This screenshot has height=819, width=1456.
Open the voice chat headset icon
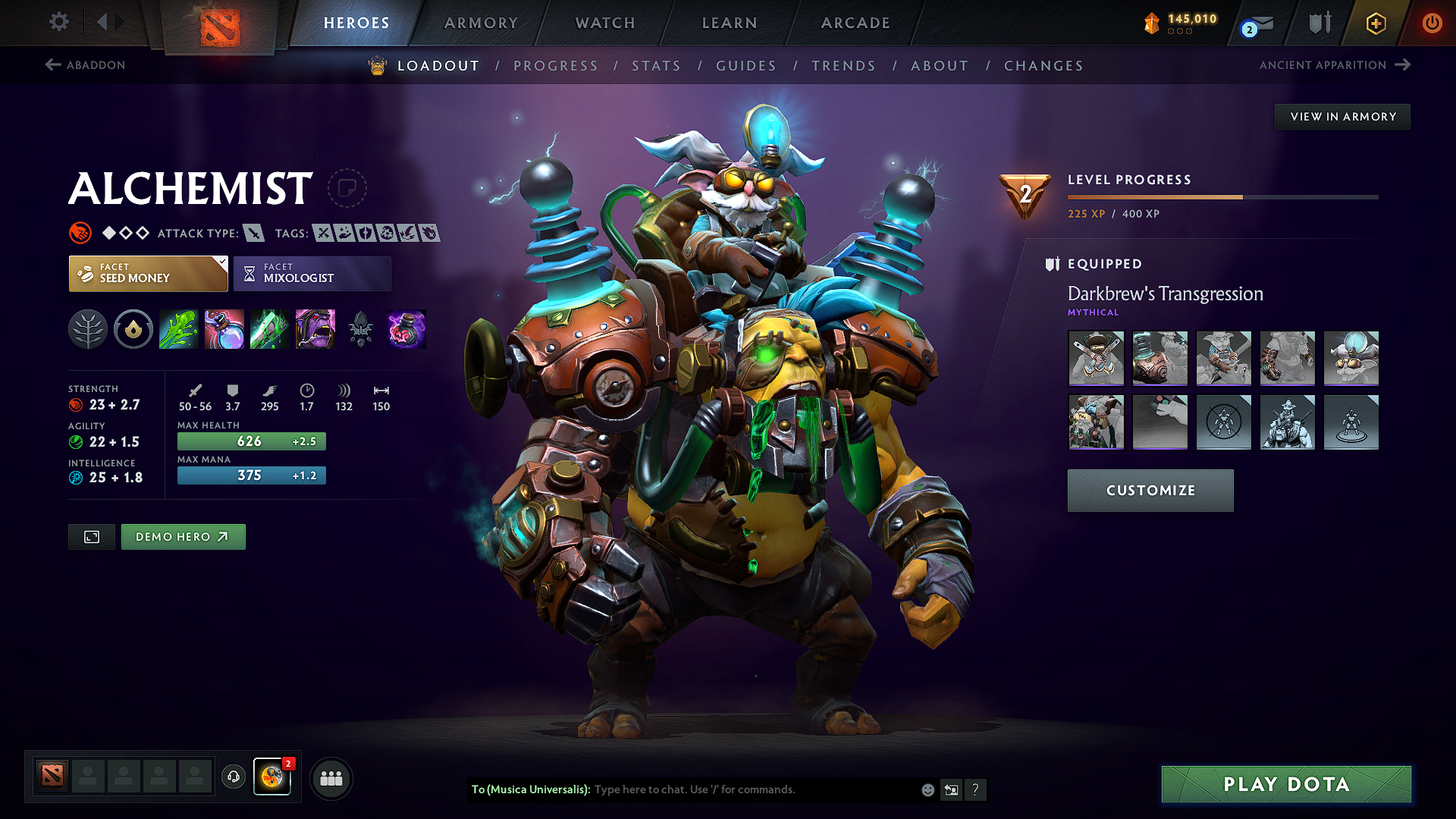tap(233, 777)
